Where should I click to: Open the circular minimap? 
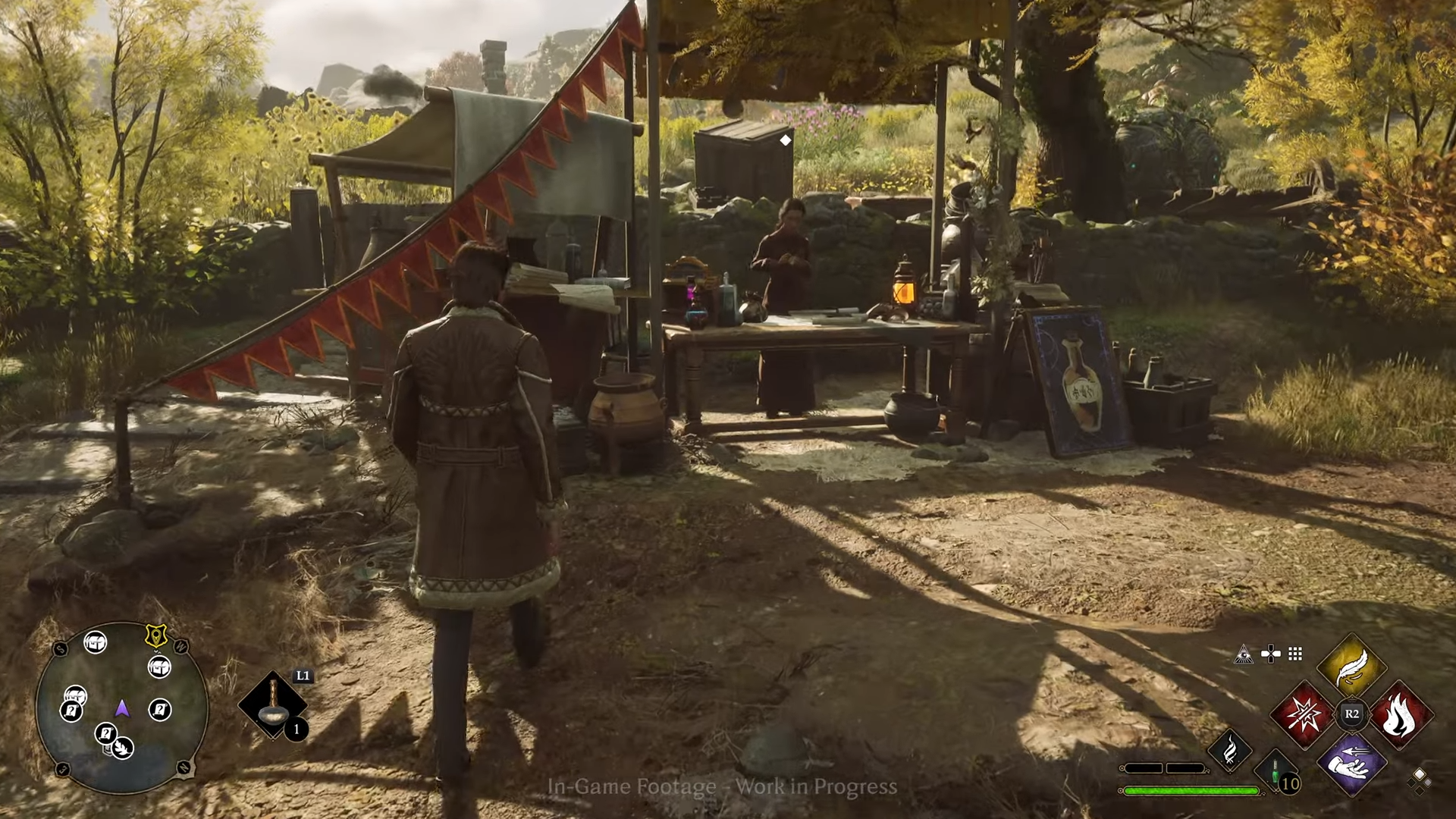121,708
